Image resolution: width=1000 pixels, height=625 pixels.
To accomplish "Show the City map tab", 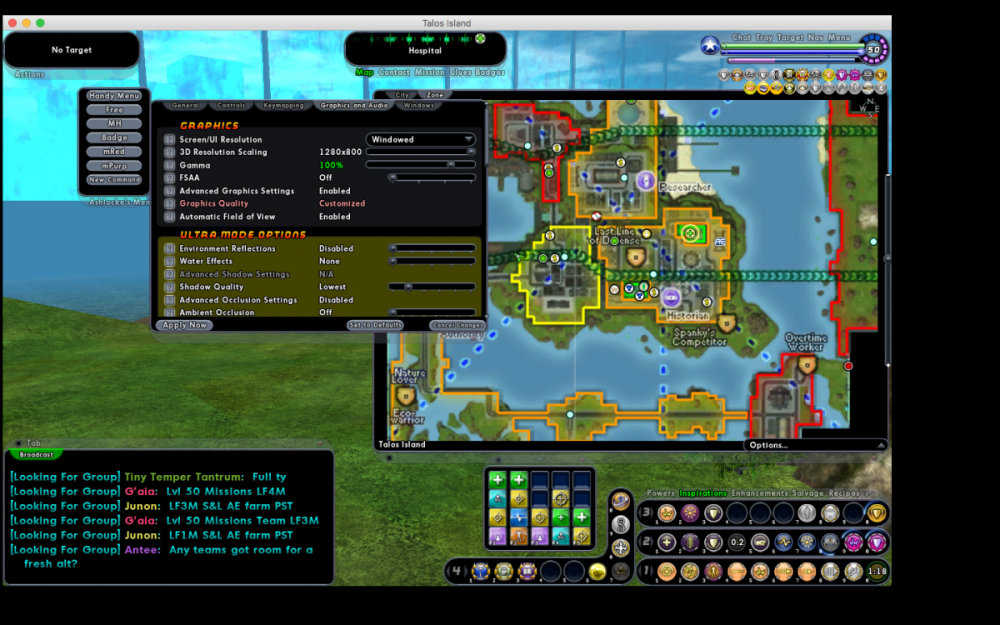I will point(404,95).
